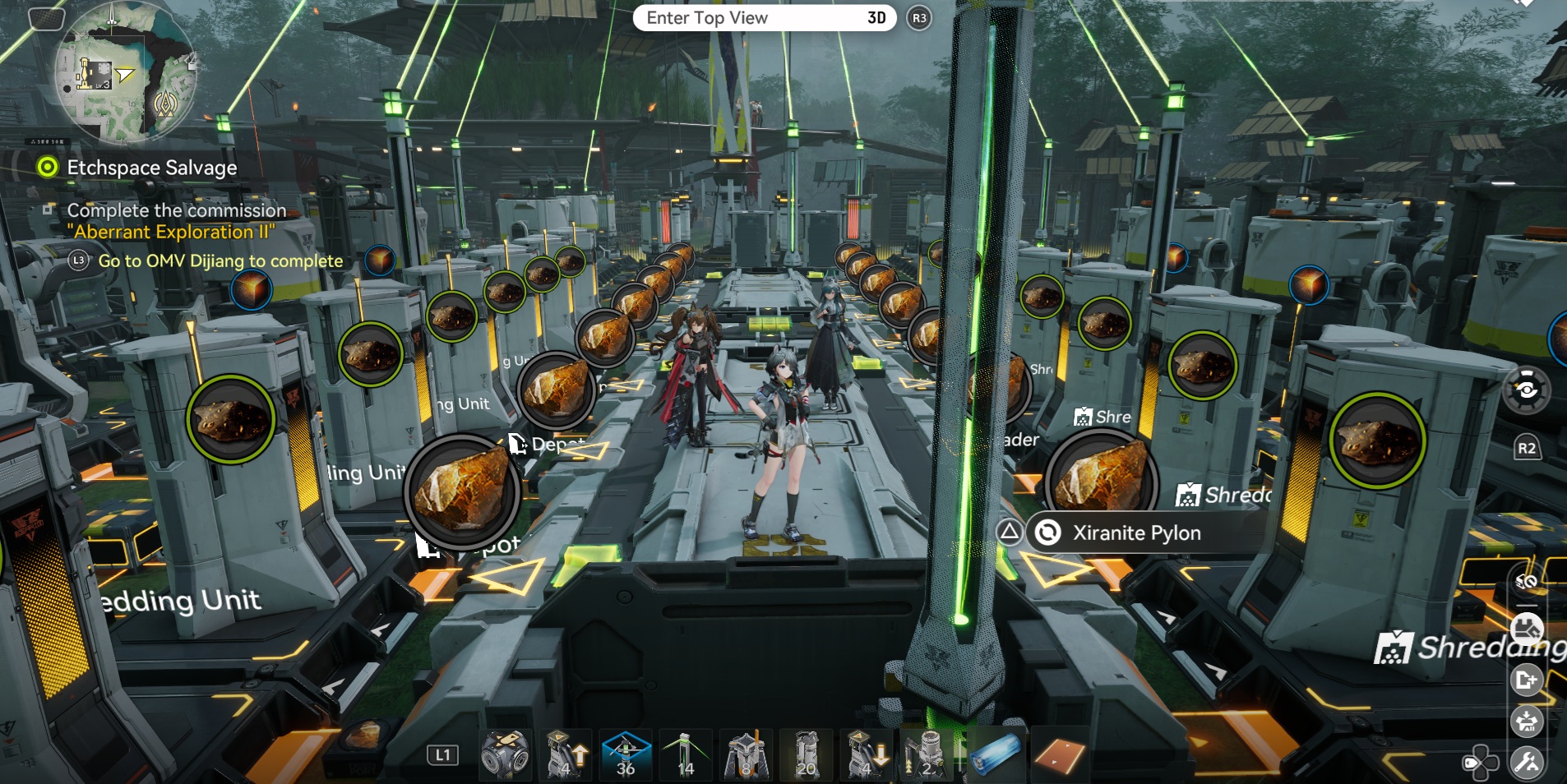Open the wrench build tools button
This screenshot has height=784, width=1567.
pyautogui.click(x=1528, y=763)
